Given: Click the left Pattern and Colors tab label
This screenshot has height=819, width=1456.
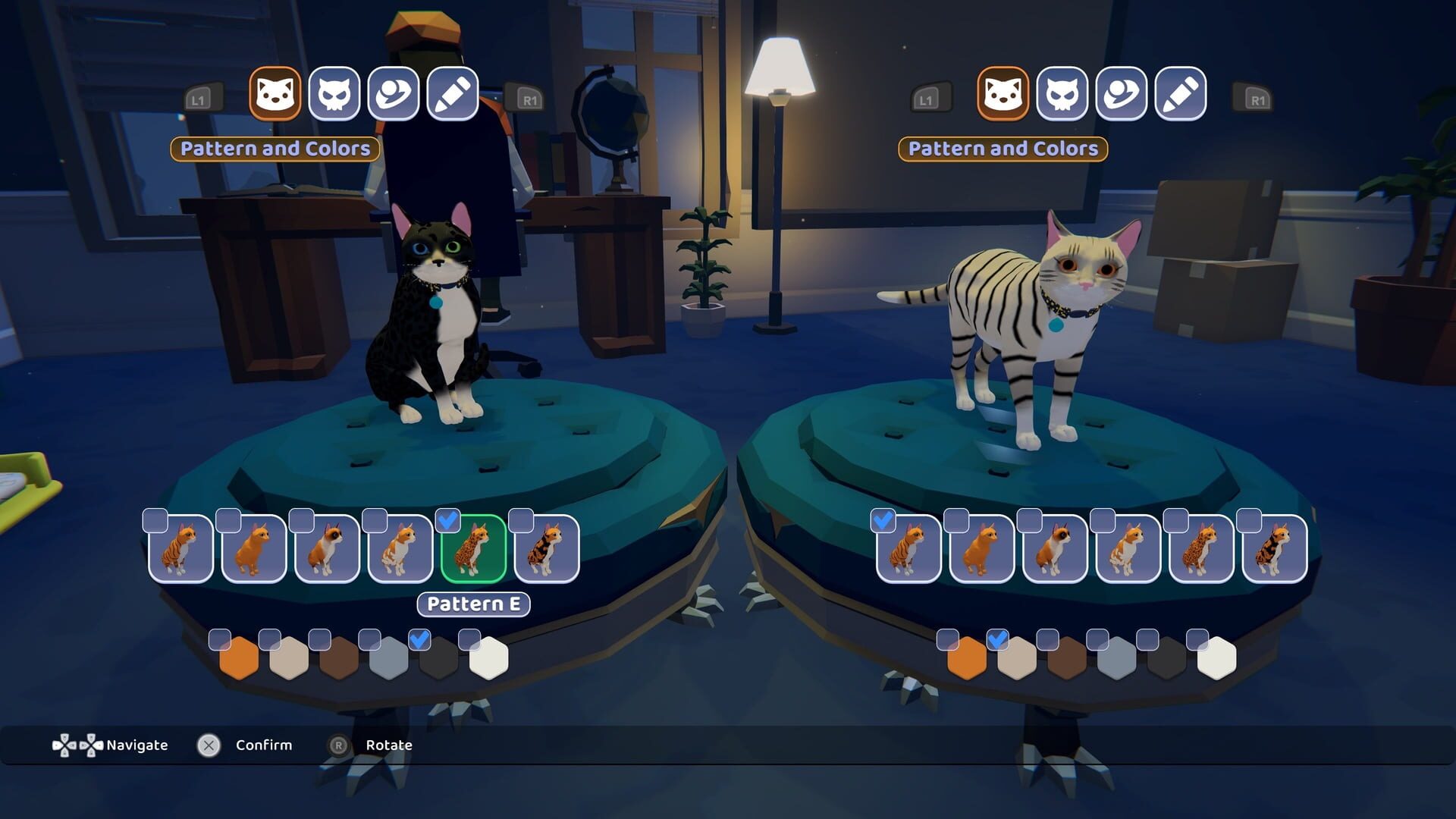Looking at the screenshot, I should 276,149.
